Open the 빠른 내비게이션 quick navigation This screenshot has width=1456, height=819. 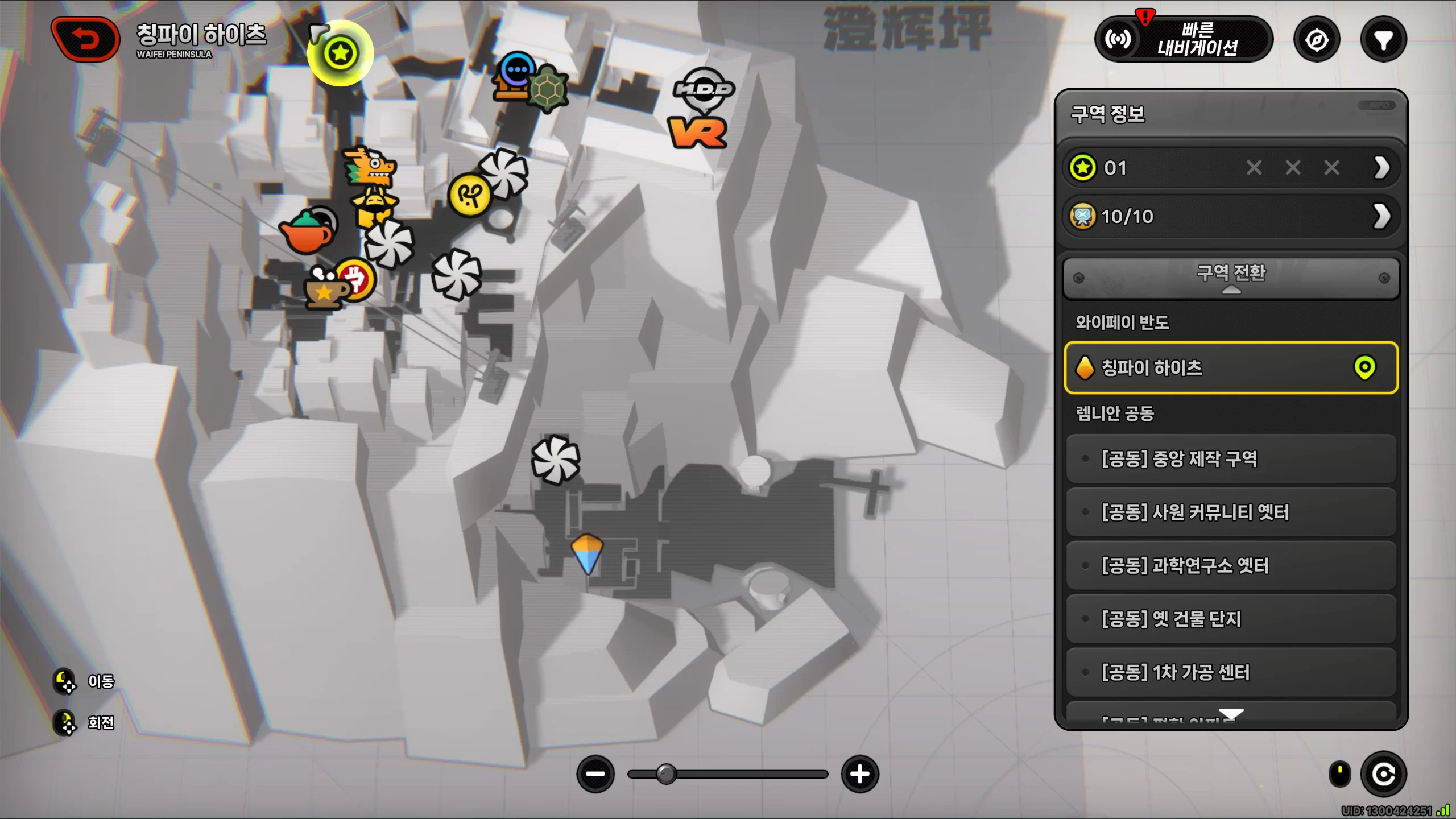click(1183, 39)
